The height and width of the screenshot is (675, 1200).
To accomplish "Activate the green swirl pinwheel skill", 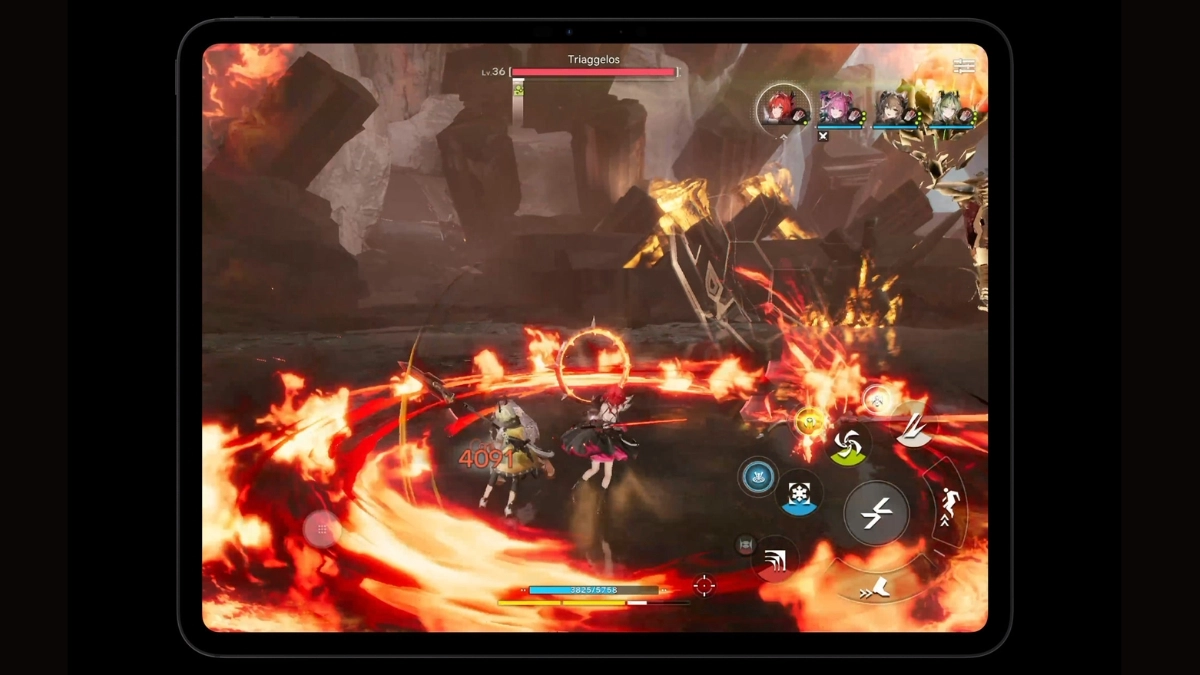I will click(850, 444).
